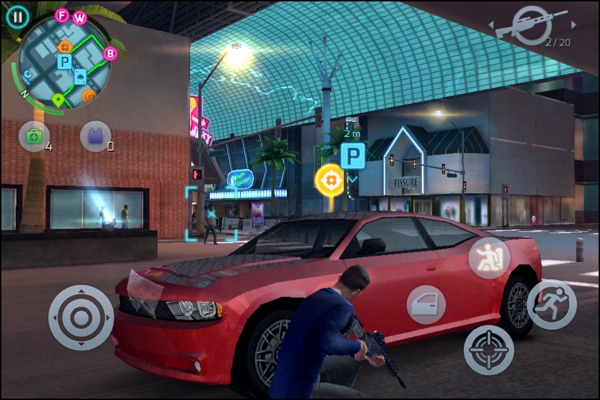This screenshot has height=400, width=600.
Task: Fire weapon using the crosshair button
Action: click(489, 350)
